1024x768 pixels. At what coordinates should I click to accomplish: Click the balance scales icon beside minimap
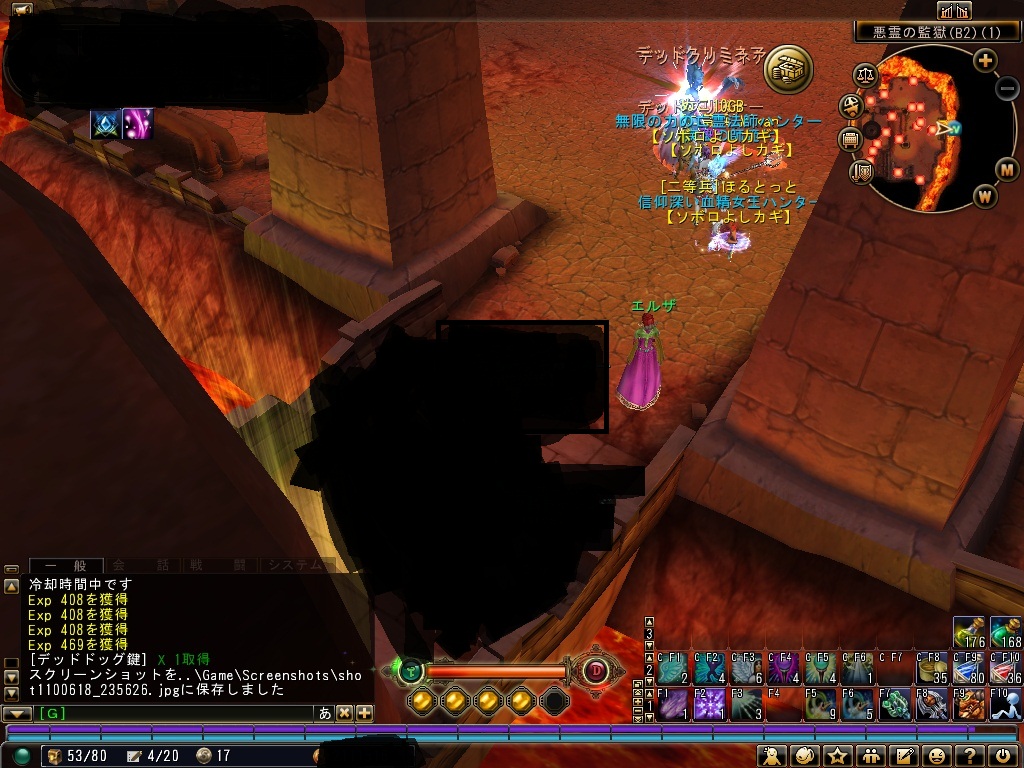(x=865, y=74)
